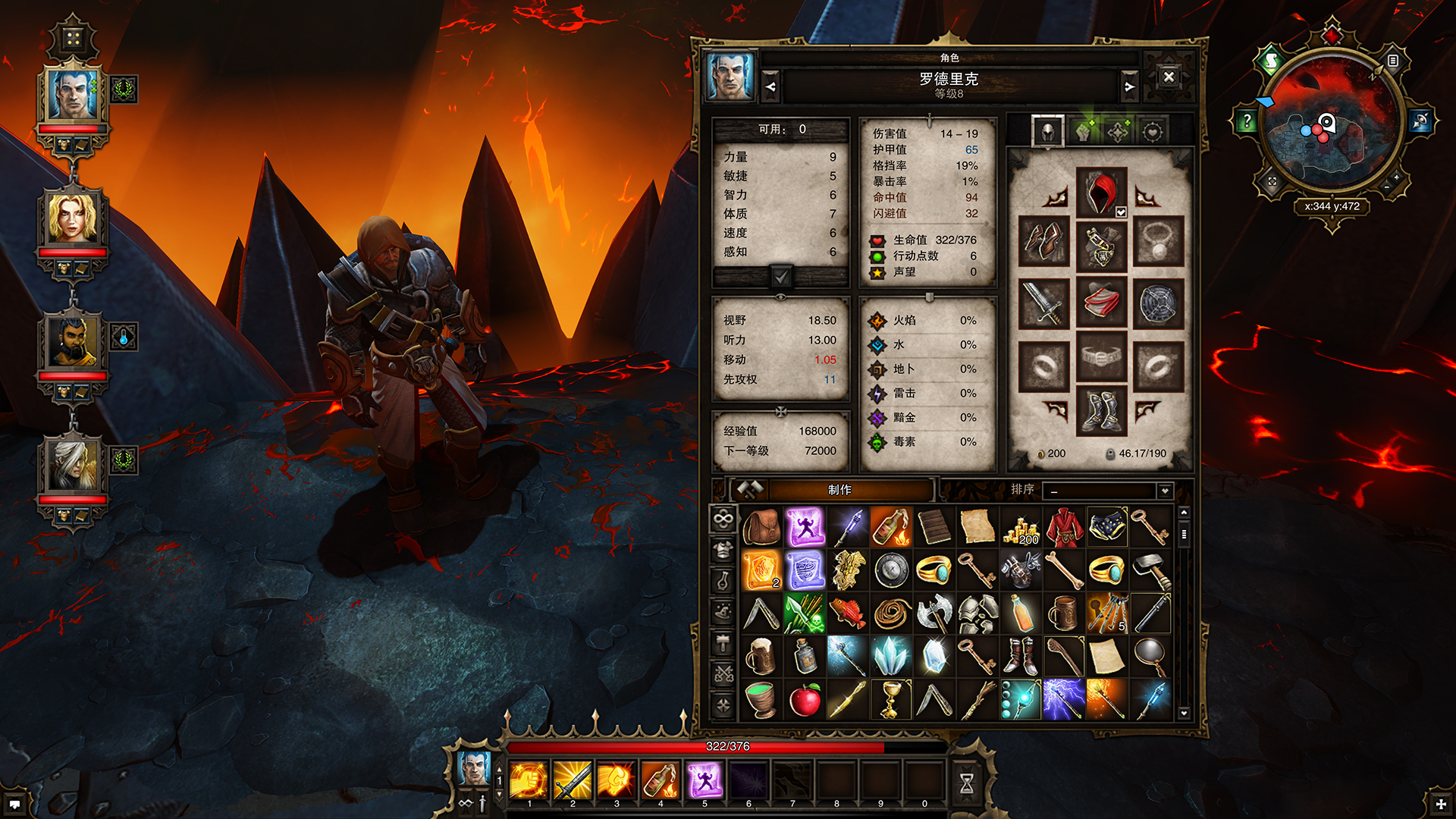1456x819 pixels.
Task: Toggle the infinity all-items inventory filter
Action: pyautogui.click(x=723, y=519)
